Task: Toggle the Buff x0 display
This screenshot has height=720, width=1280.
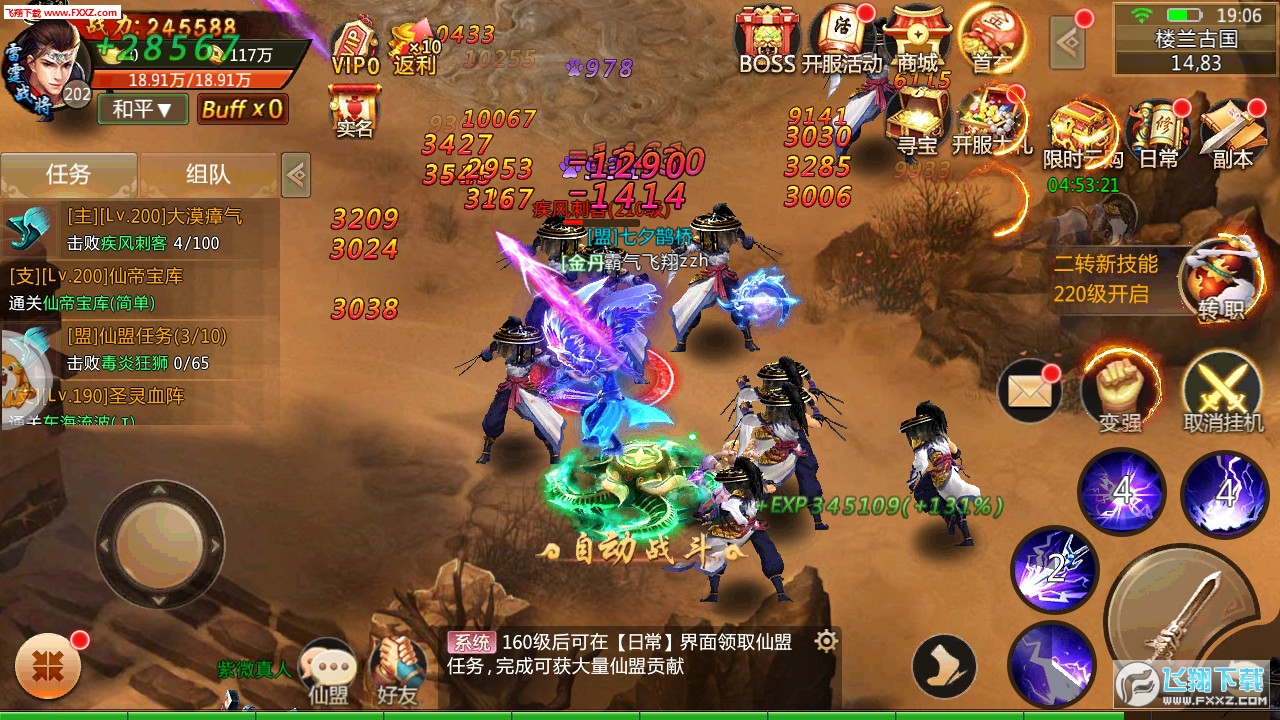Action: coord(243,112)
